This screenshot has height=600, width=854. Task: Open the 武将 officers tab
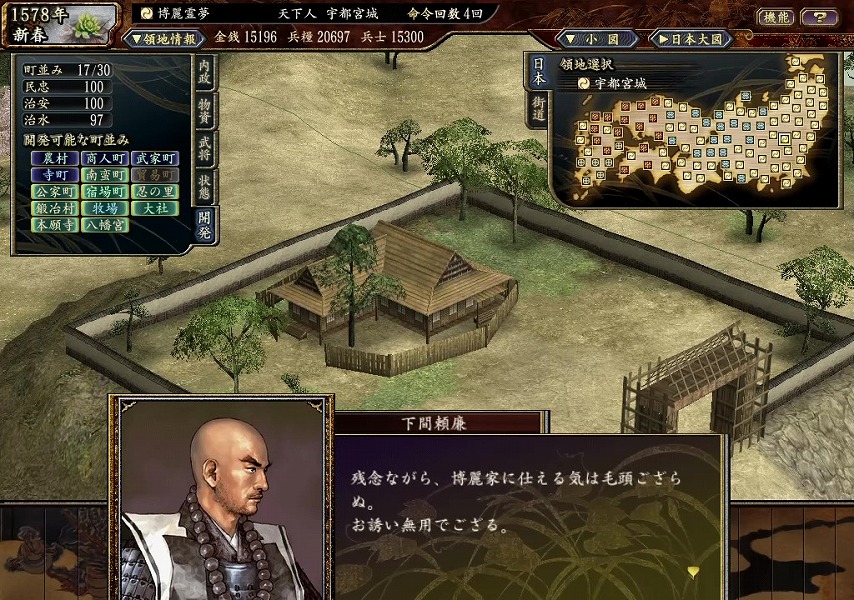coord(204,147)
